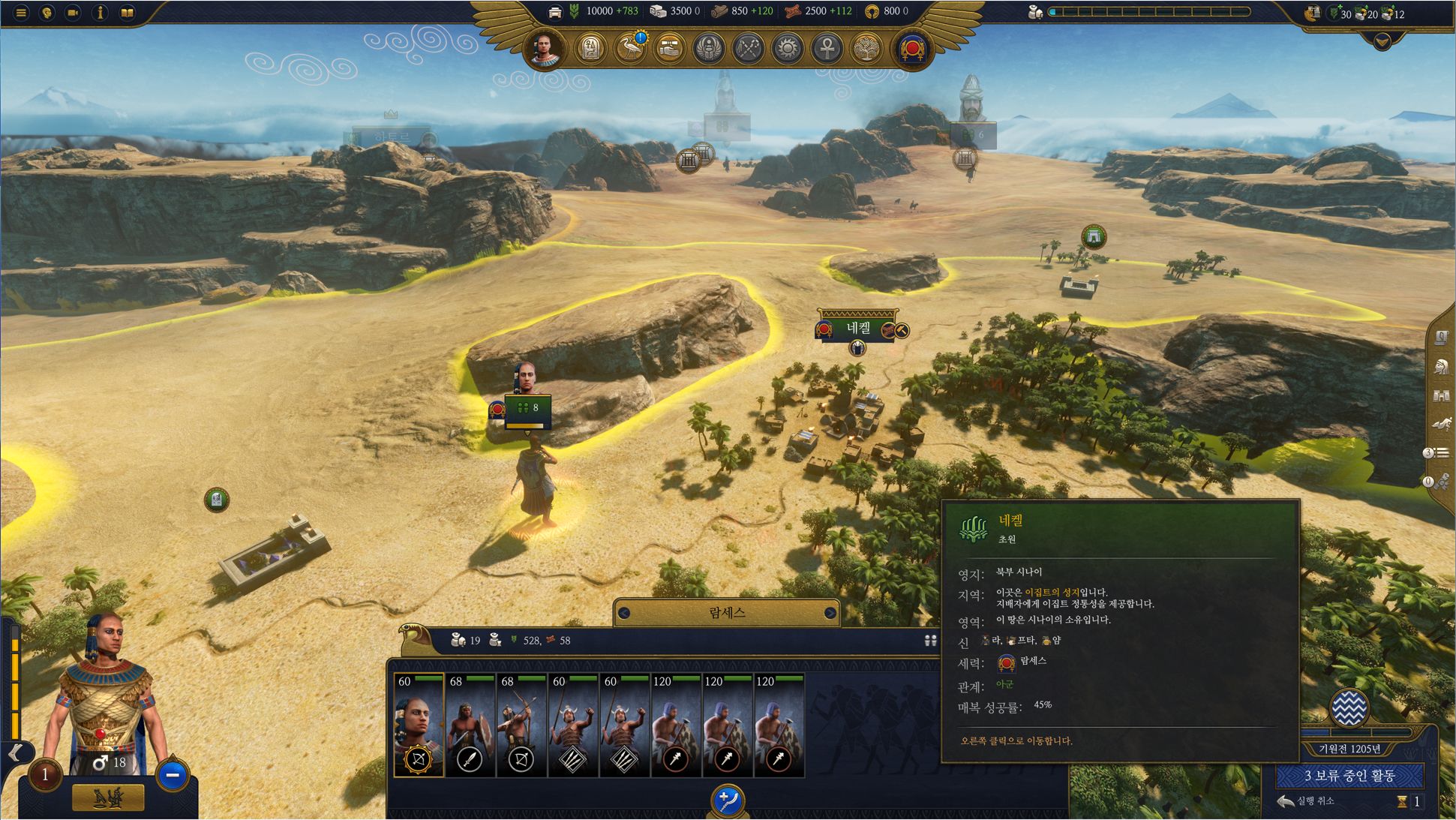Click the recruit units sickle button
The height and width of the screenshot is (820, 1456).
click(727, 800)
